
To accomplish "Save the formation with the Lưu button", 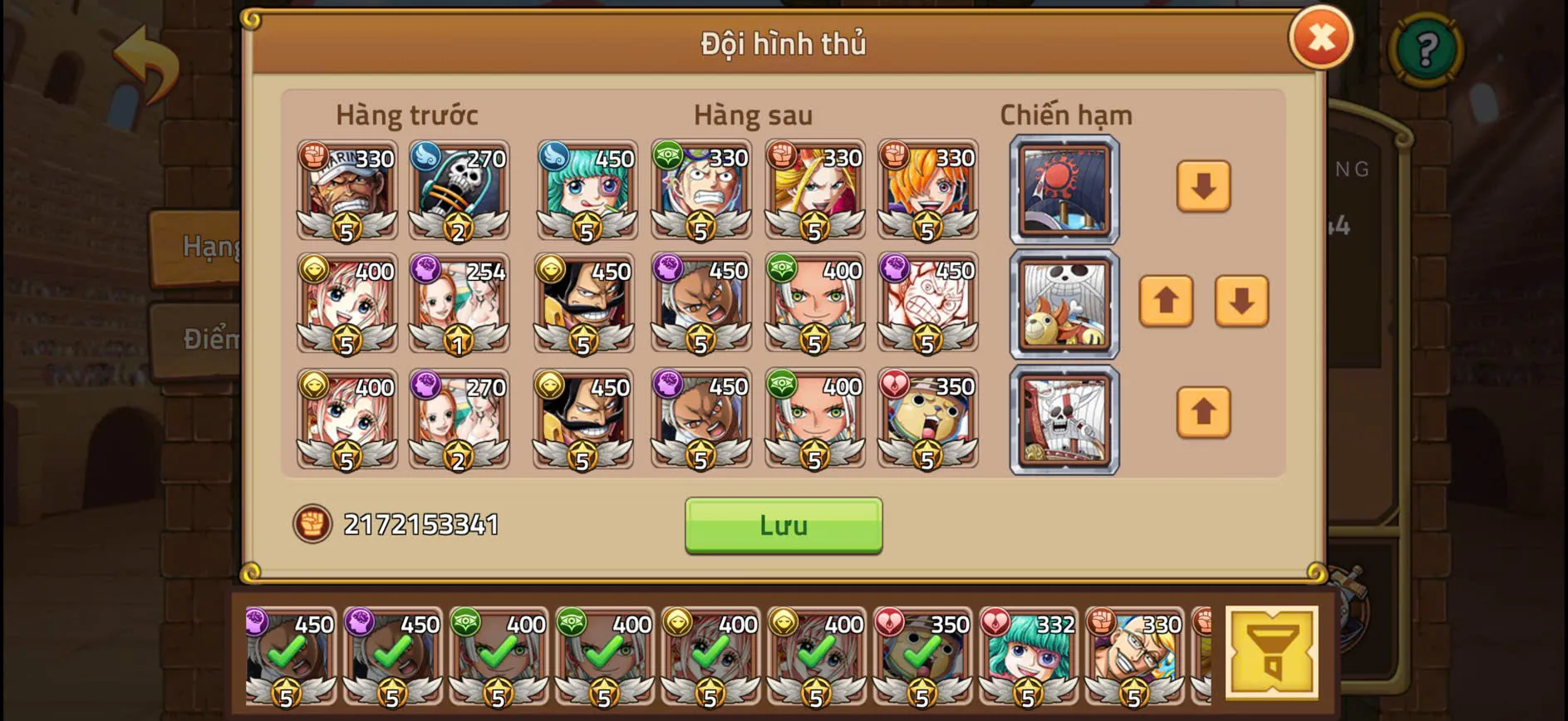I will point(782,524).
